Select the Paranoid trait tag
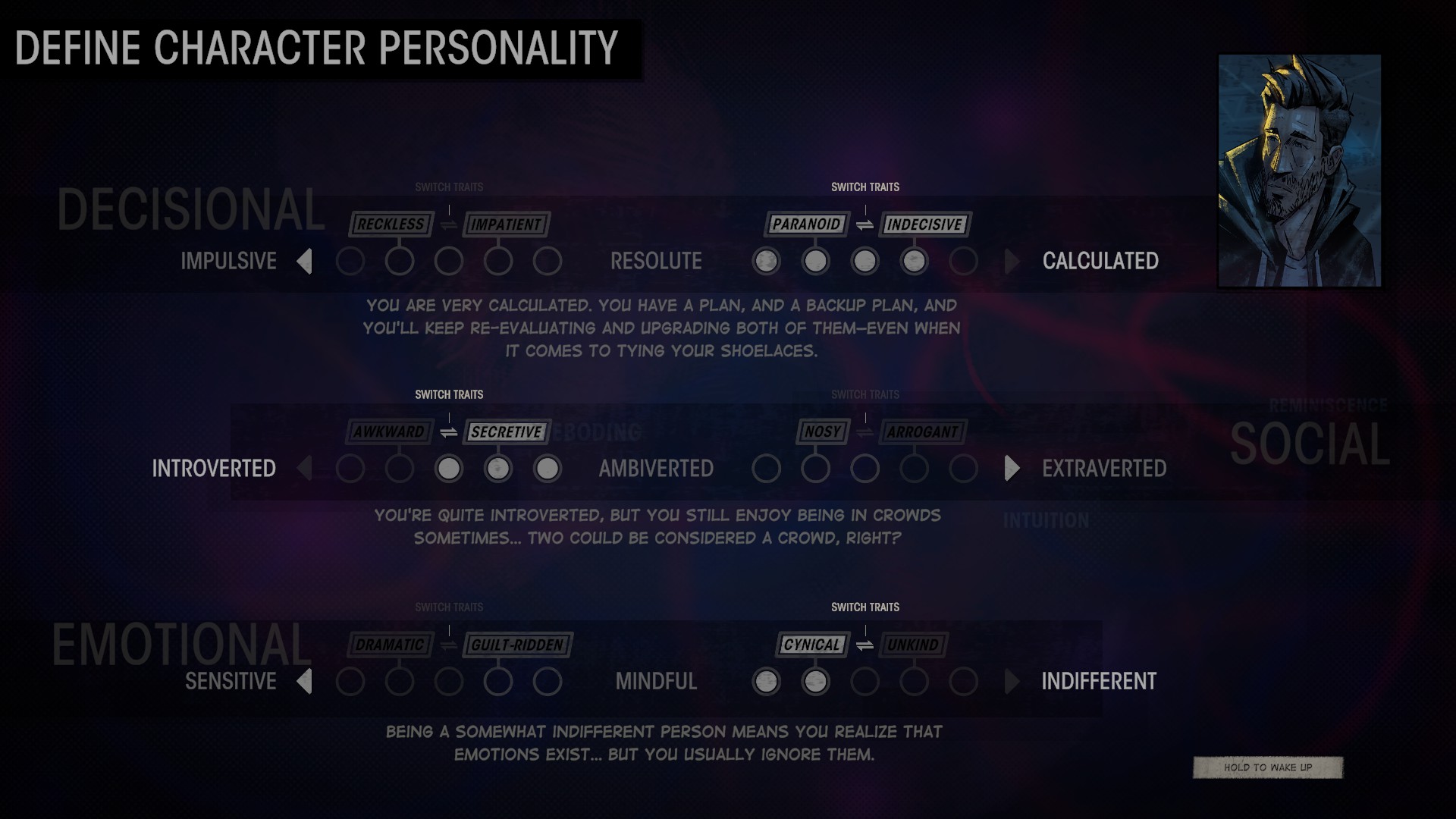1456x819 pixels. pos(806,224)
